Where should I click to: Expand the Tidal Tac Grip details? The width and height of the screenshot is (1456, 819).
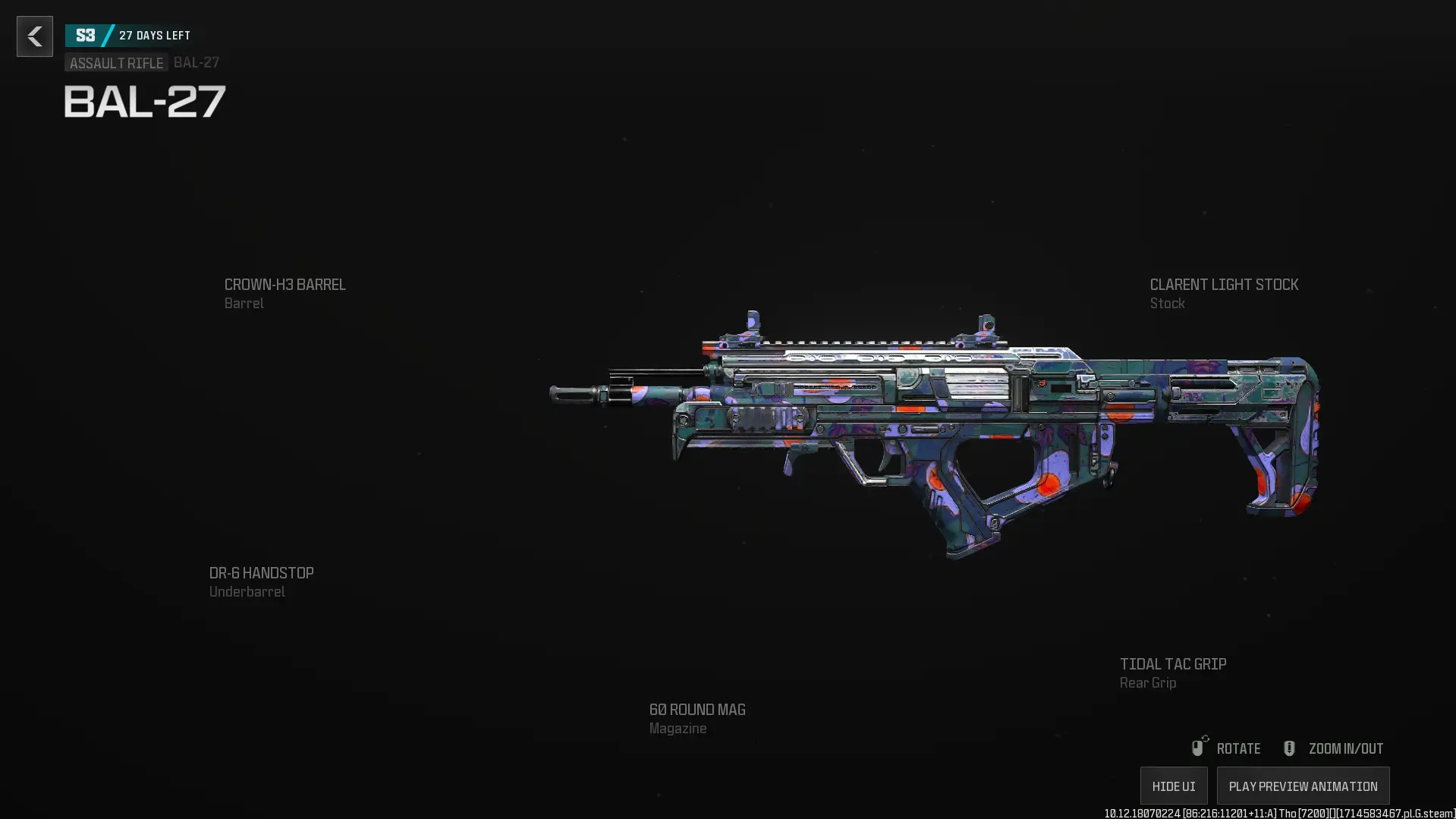pos(1172,673)
